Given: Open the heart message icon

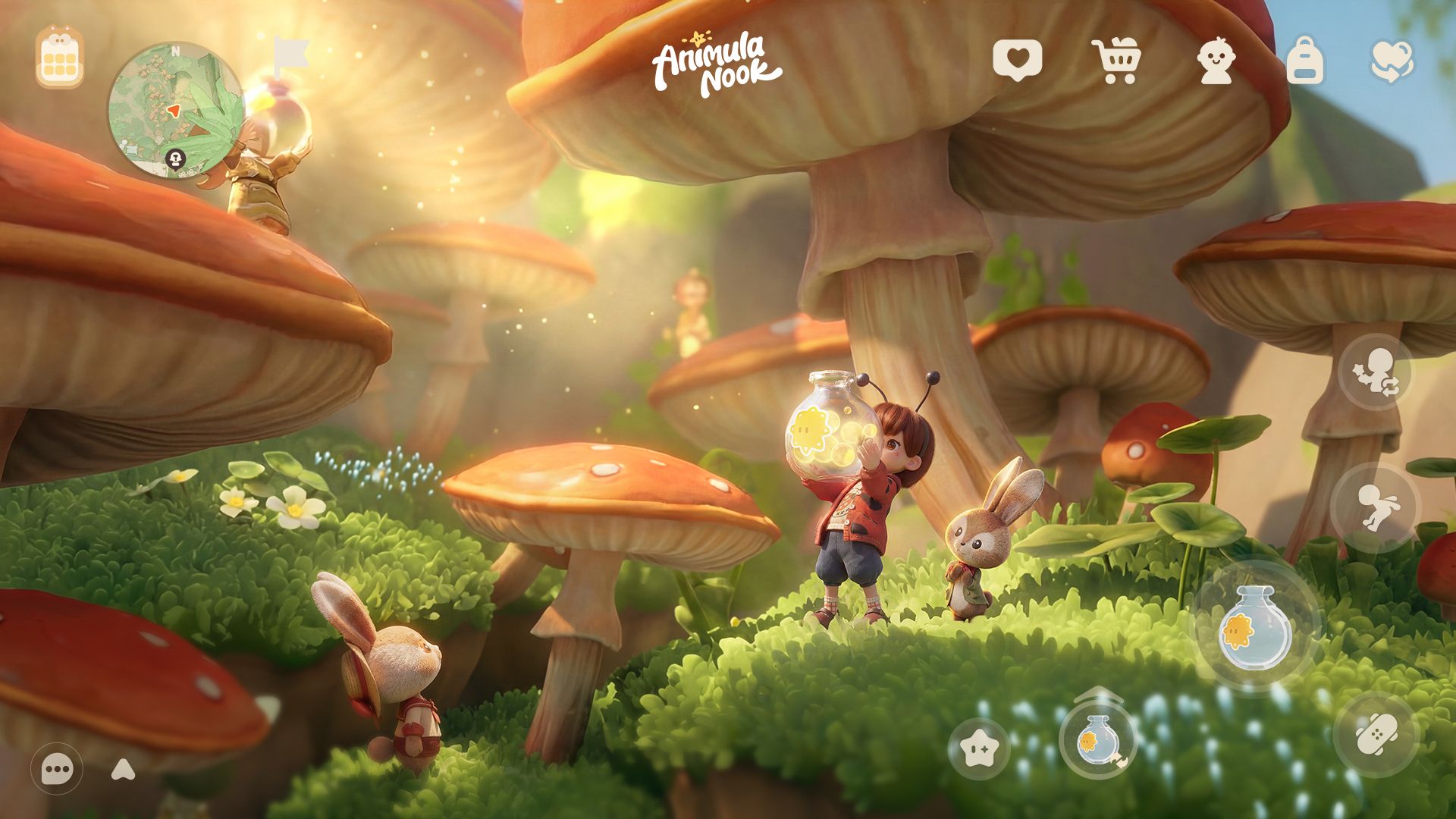Looking at the screenshot, I should [x=1017, y=60].
